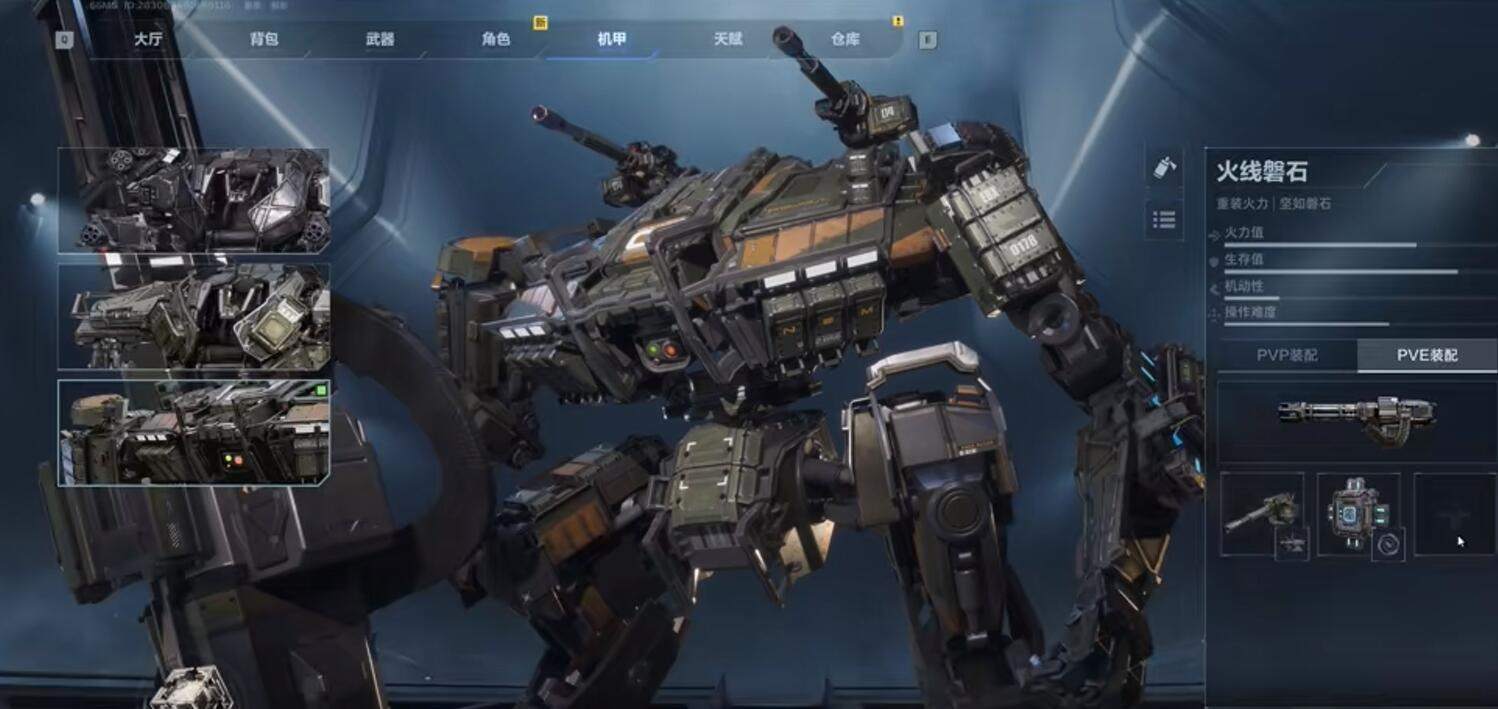The width and height of the screenshot is (1498, 709).
Task: Switch to the PVP装配 loadout tab
Action: (x=1287, y=355)
